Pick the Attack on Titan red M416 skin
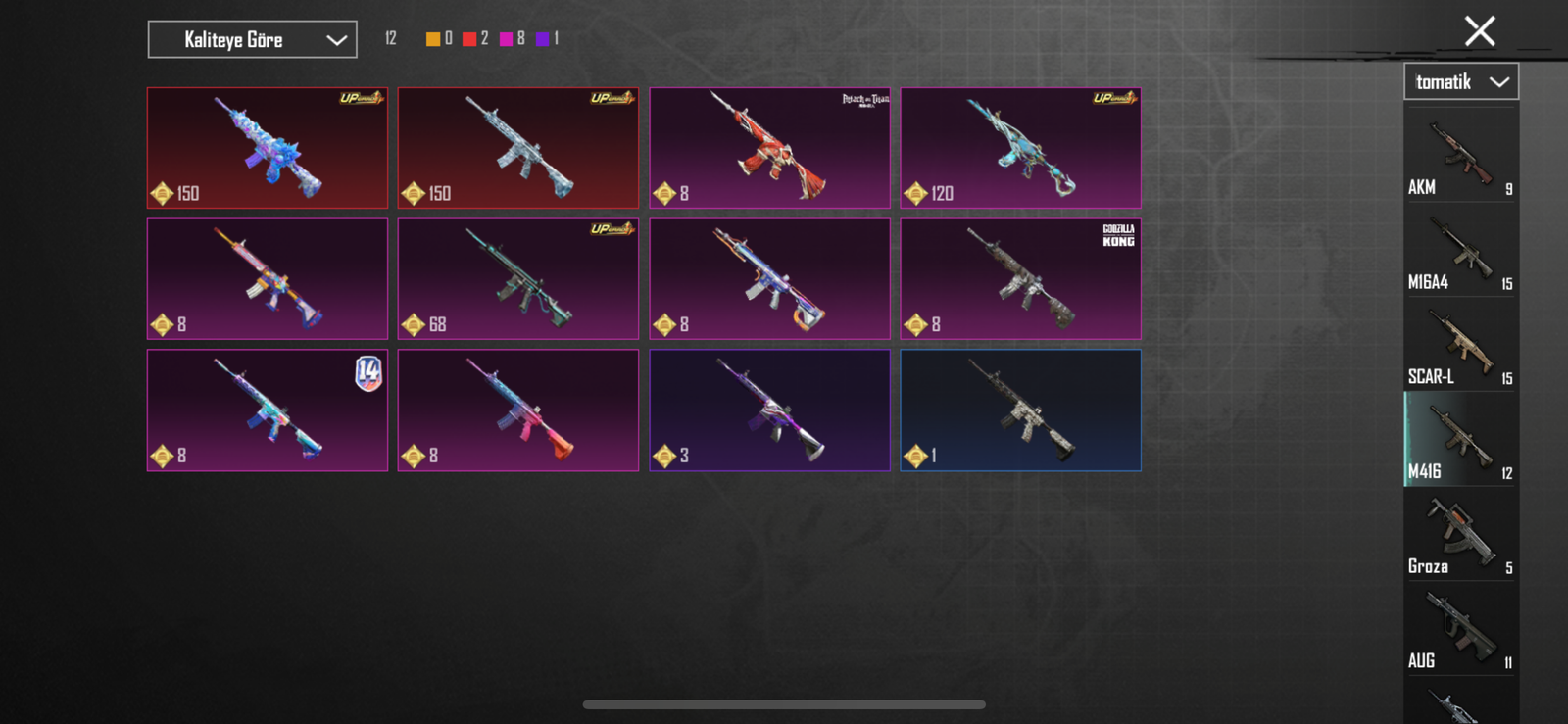1568x724 pixels. 769,148
